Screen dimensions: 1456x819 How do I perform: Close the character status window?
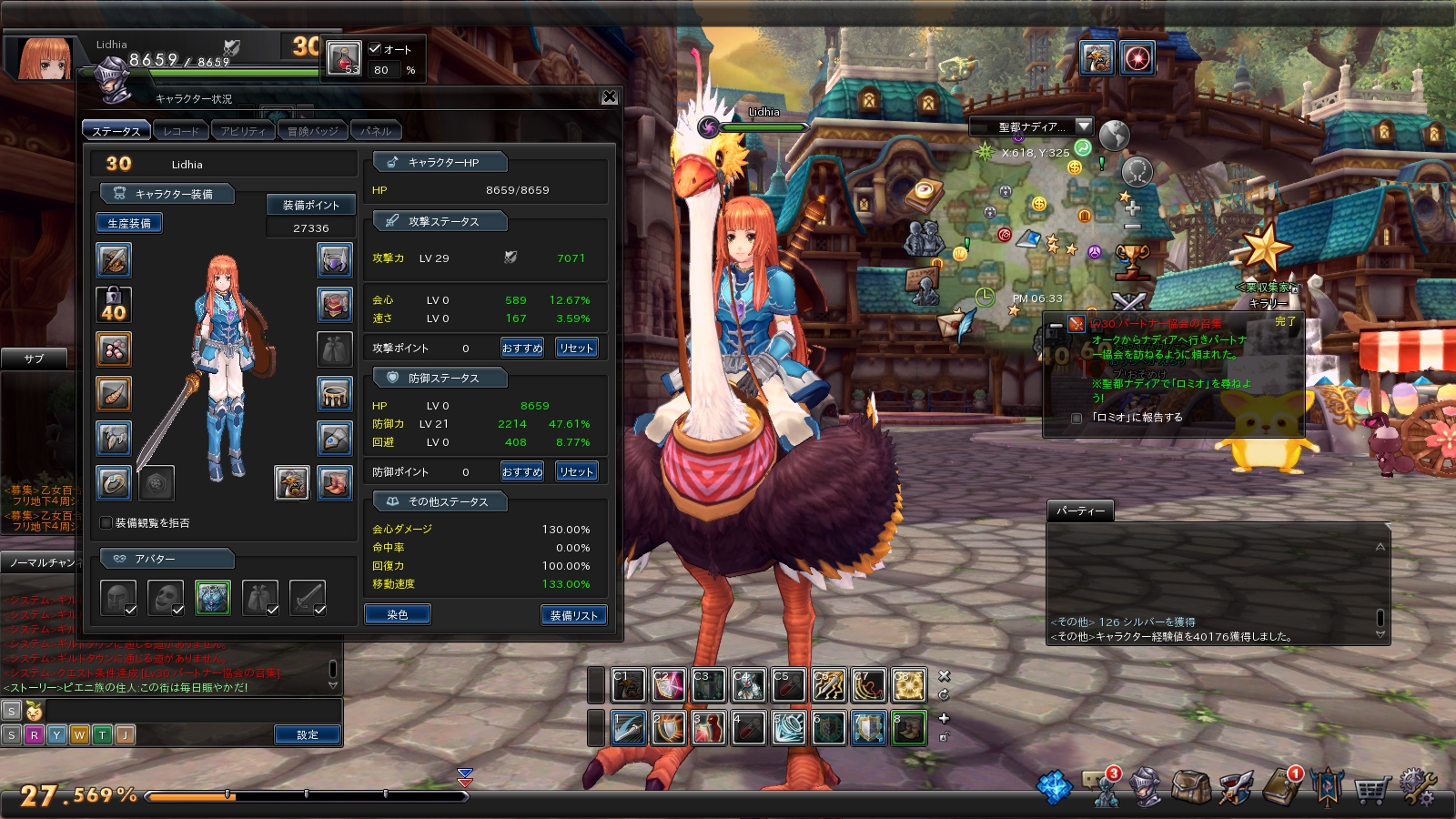click(610, 97)
